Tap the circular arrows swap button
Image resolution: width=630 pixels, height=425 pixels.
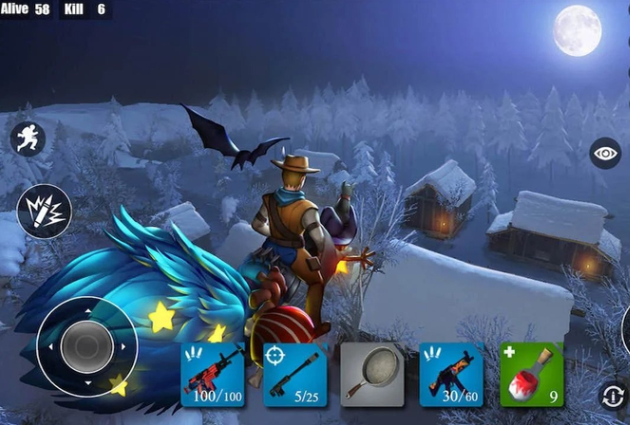click(x=612, y=395)
